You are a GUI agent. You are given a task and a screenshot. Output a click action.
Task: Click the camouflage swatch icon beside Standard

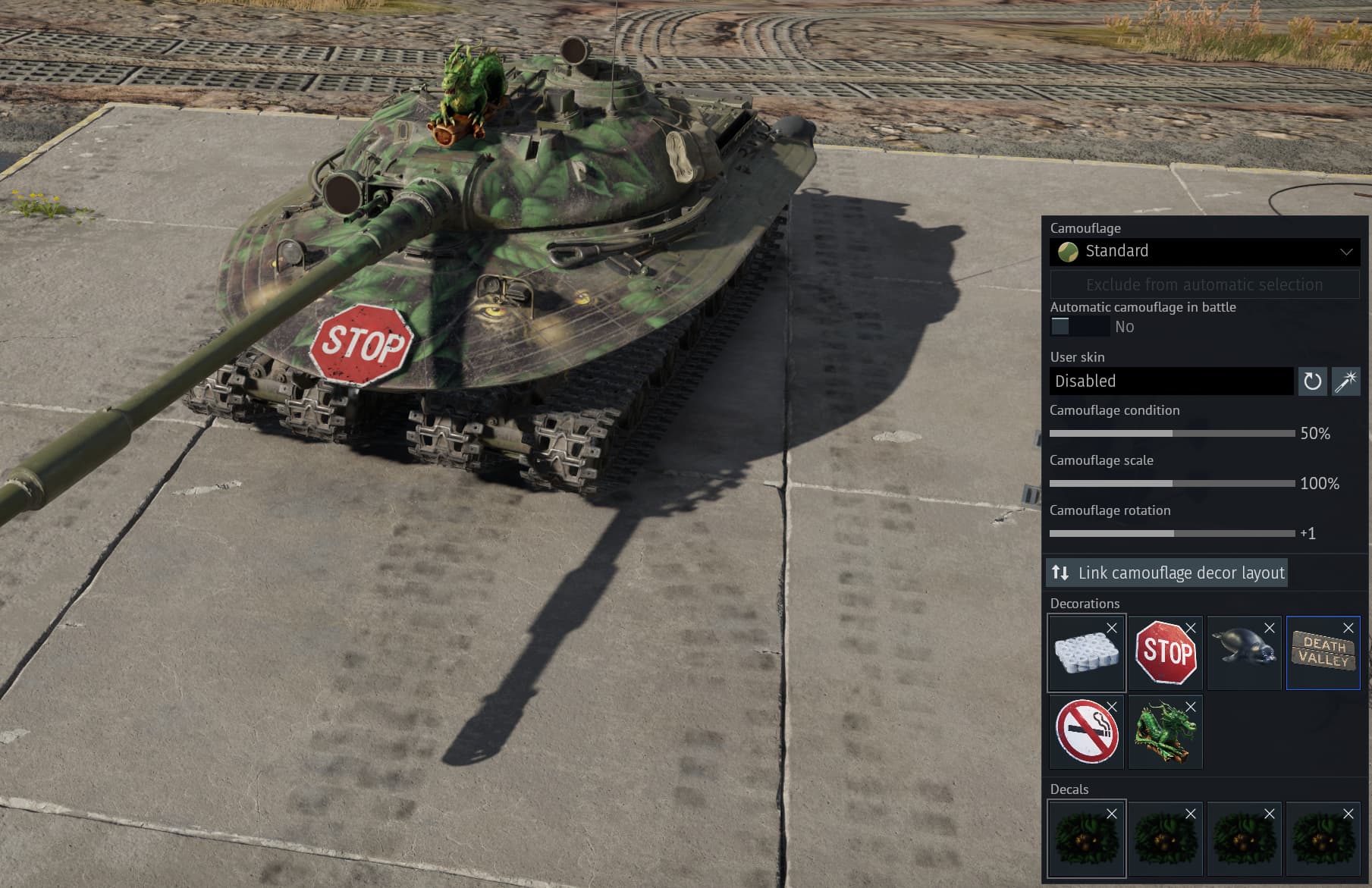(1069, 251)
